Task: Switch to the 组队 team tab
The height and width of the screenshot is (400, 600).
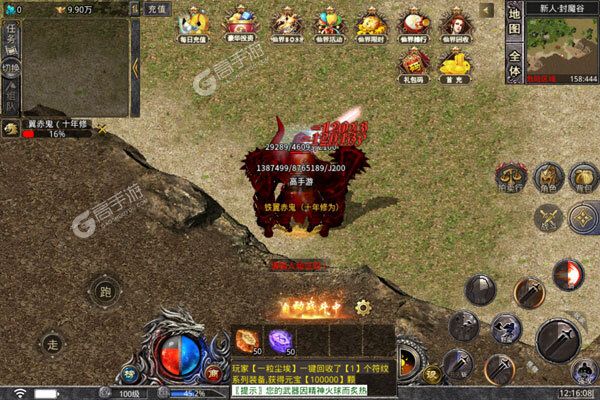Action: pyautogui.click(x=11, y=97)
